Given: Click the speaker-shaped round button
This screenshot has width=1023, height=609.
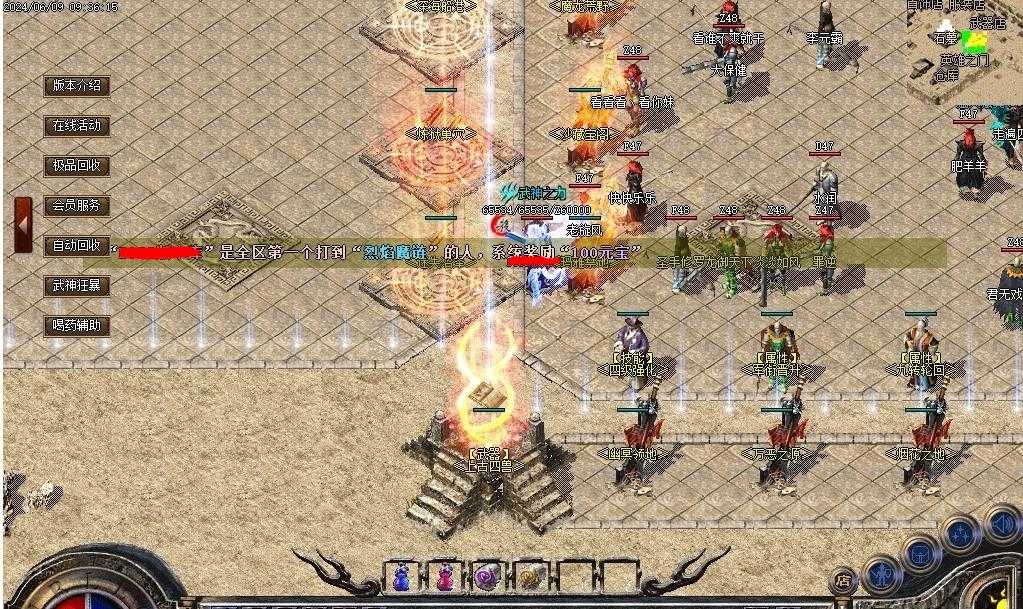Looking at the screenshot, I should click(x=1002, y=523).
